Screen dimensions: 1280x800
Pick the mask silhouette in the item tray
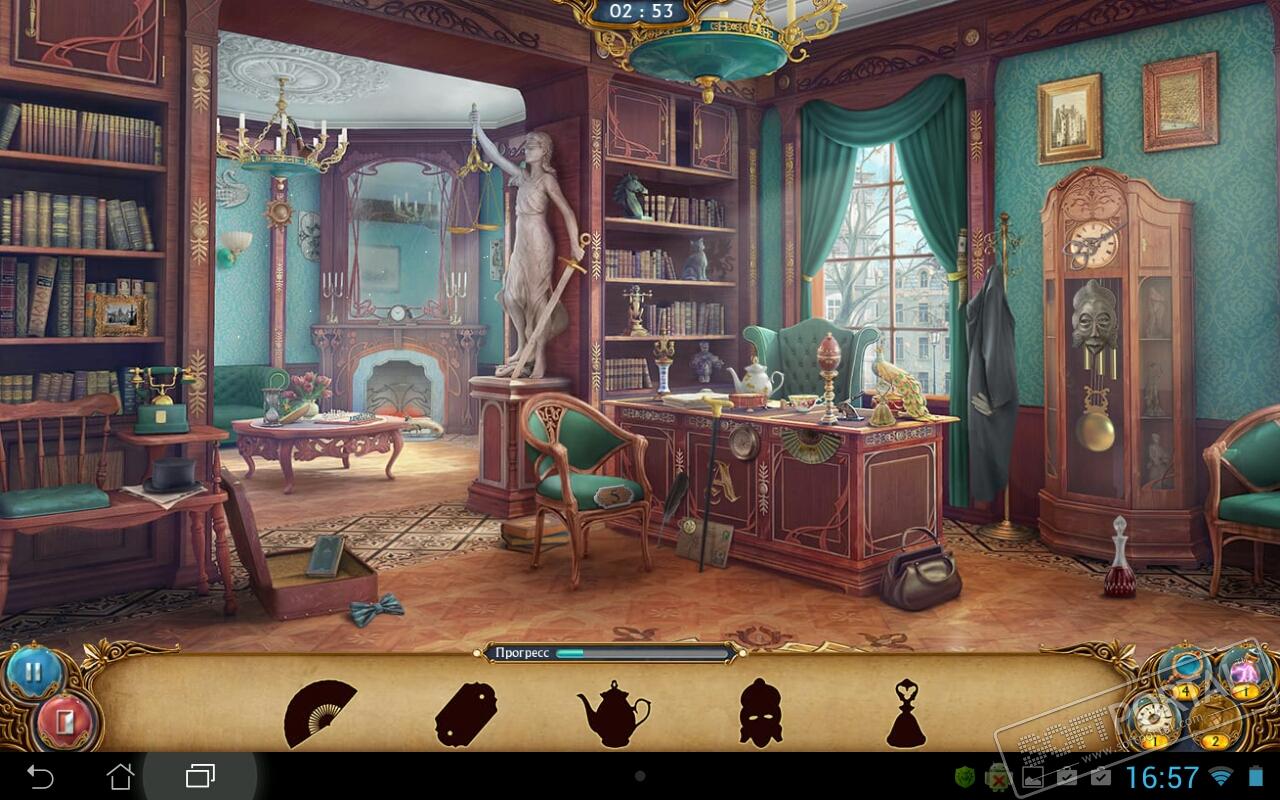click(760, 712)
